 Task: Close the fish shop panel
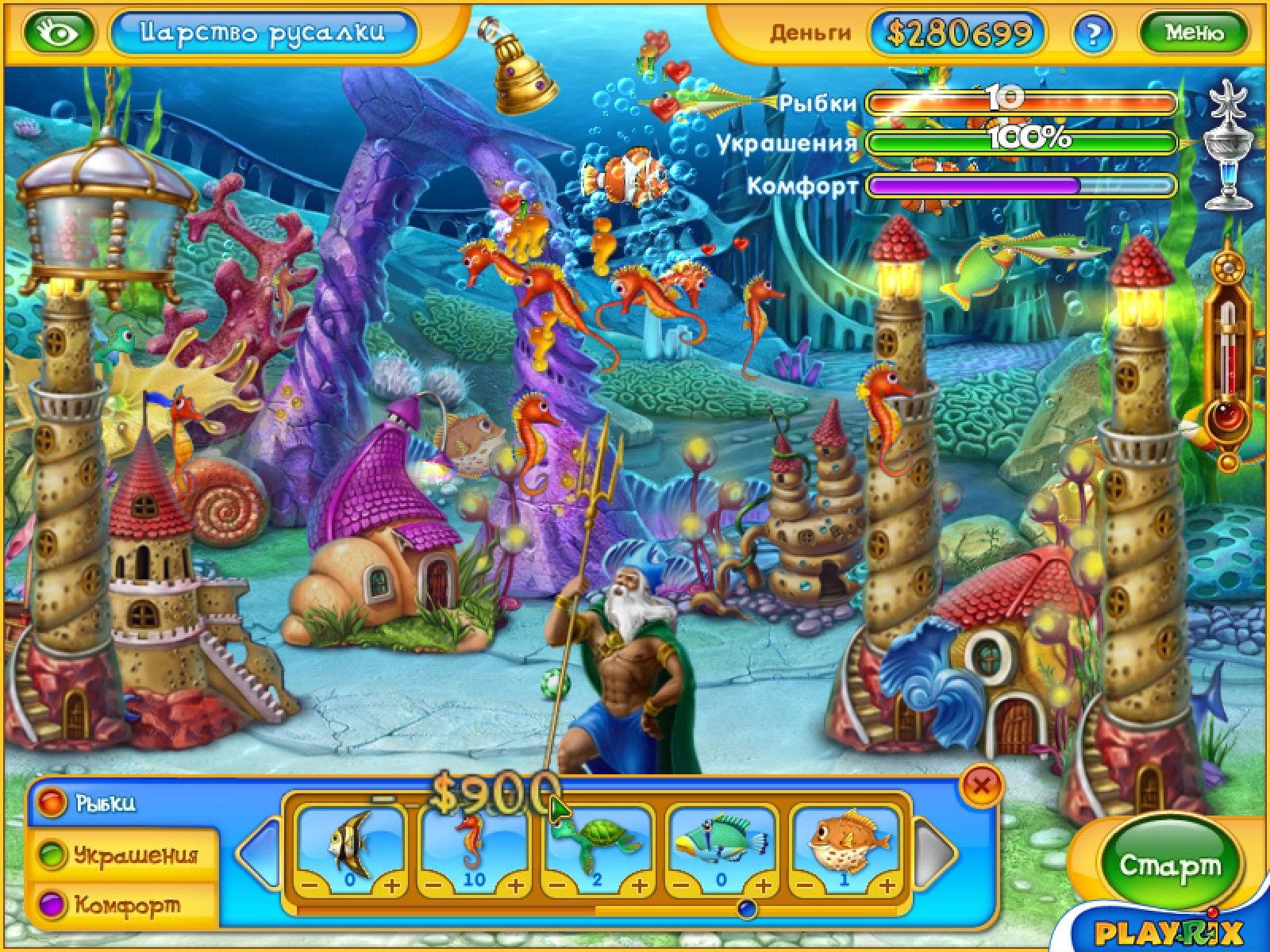click(x=982, y=785)
